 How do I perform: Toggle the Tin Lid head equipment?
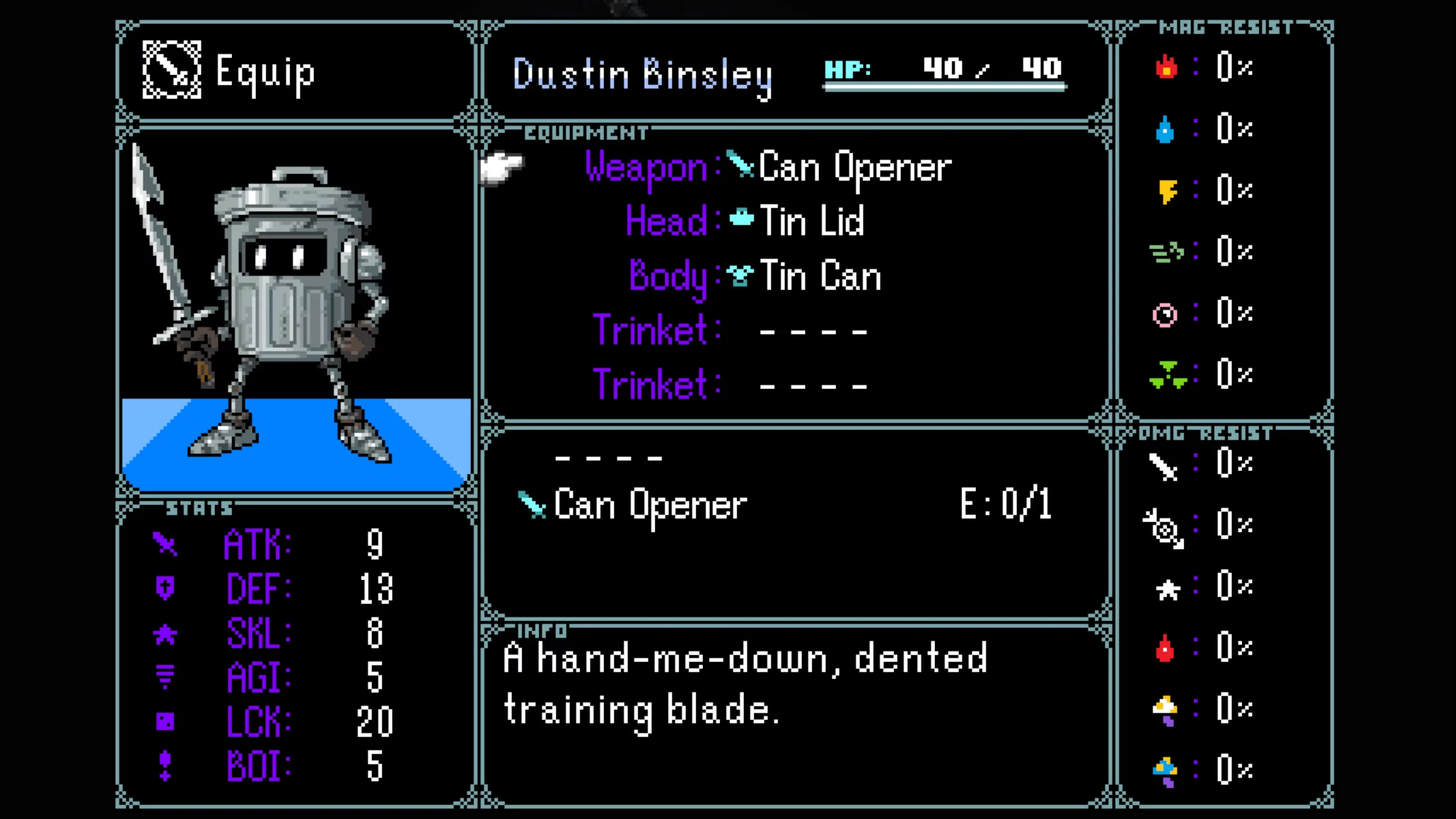810,222
